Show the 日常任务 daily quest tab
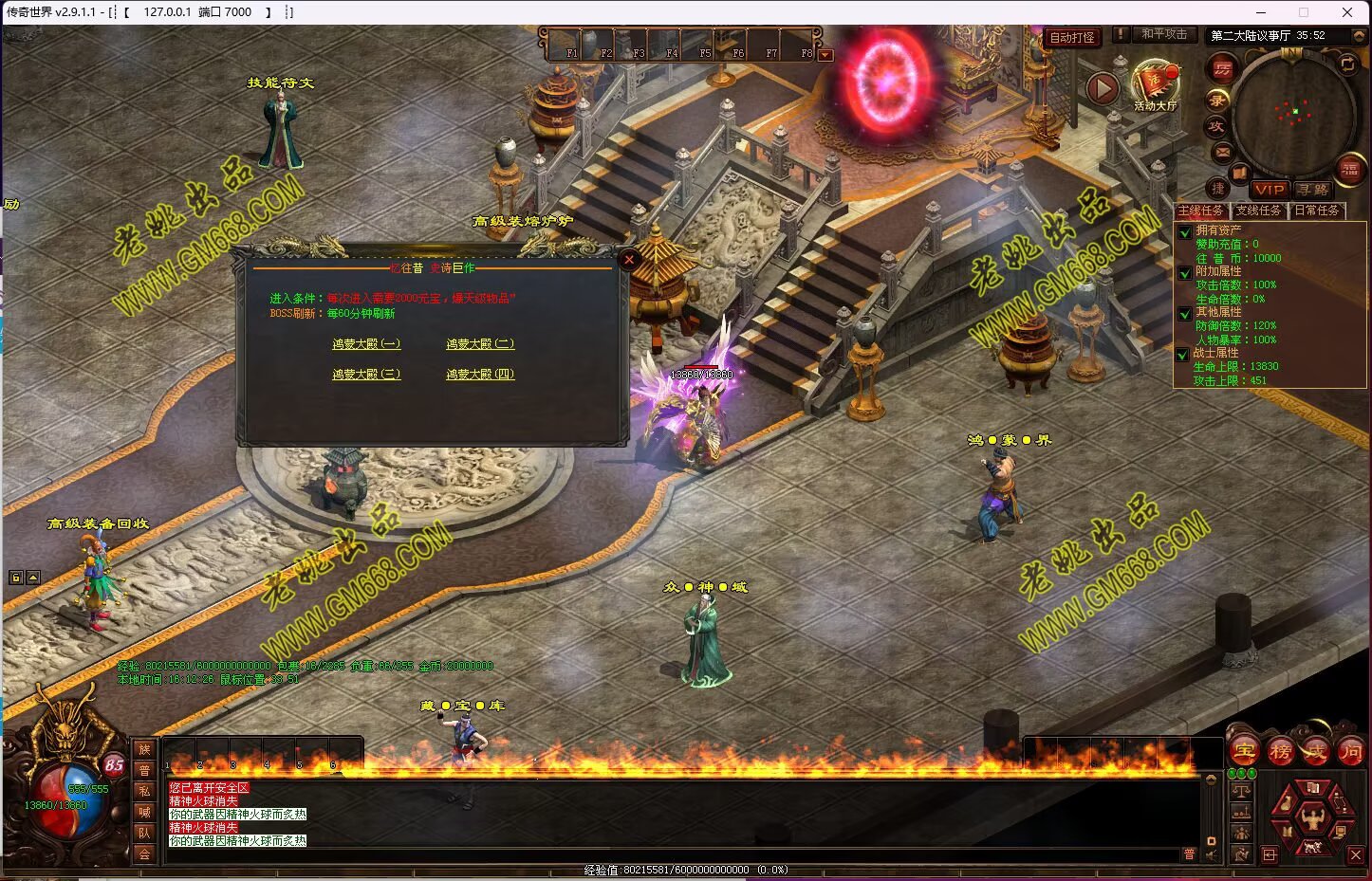The height and width of the screenshot is (881, 1372). (1317, 211)
